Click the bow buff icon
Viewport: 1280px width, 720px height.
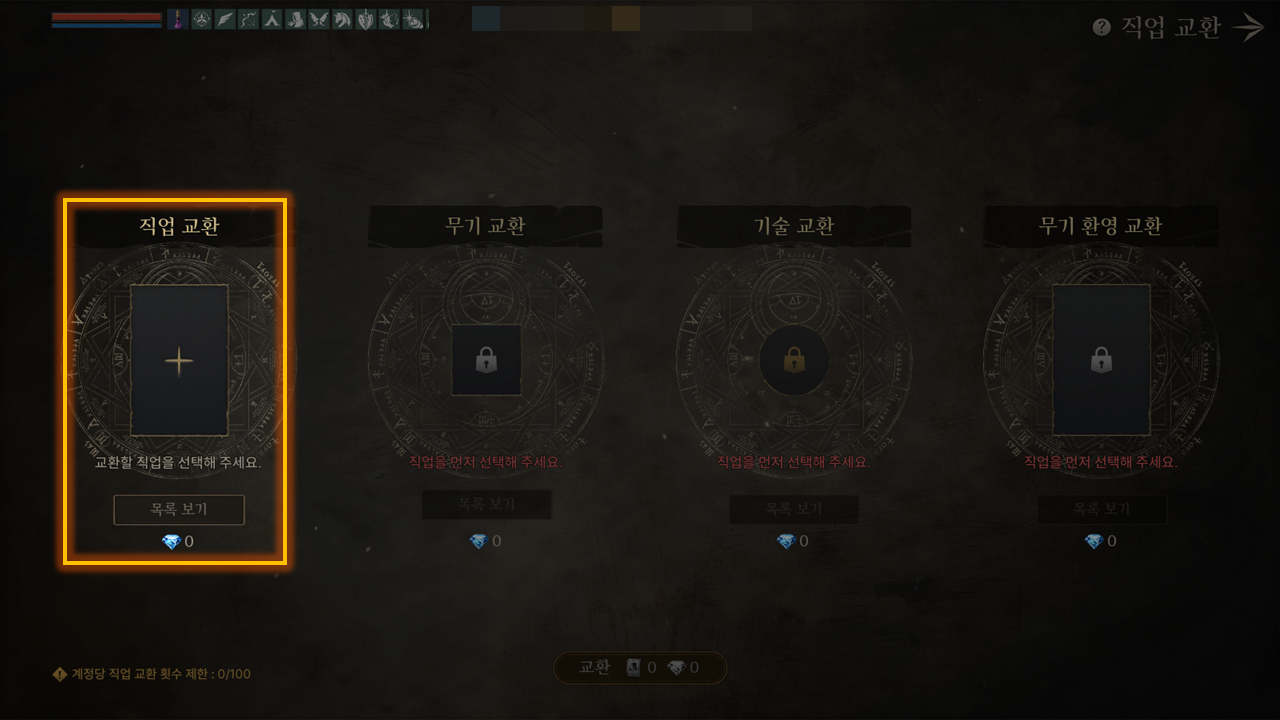248,19
